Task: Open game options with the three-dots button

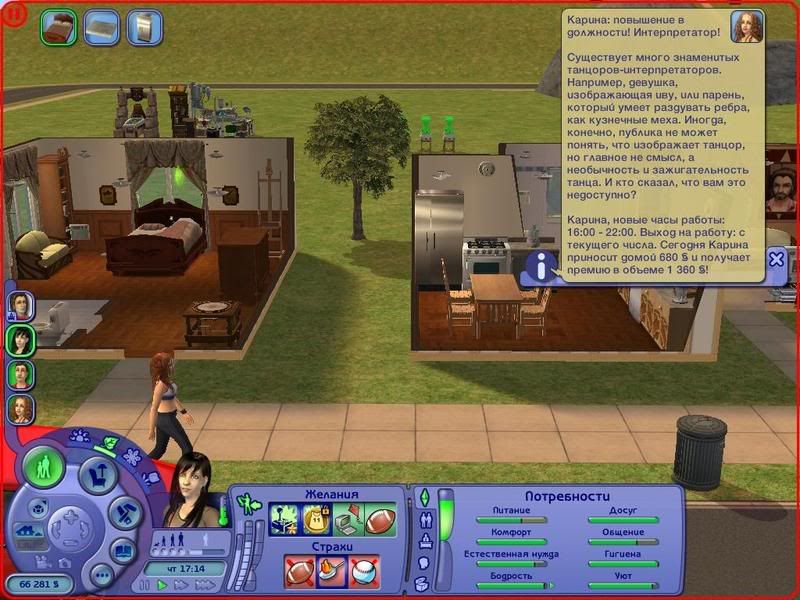Action: tap(100, 576)
